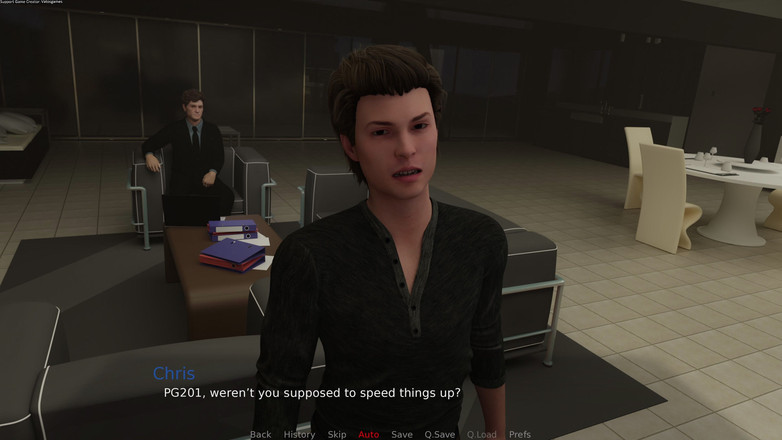Open the Save game screen
The height and width of the screenshot is (440, 782).
pos(402,434)
